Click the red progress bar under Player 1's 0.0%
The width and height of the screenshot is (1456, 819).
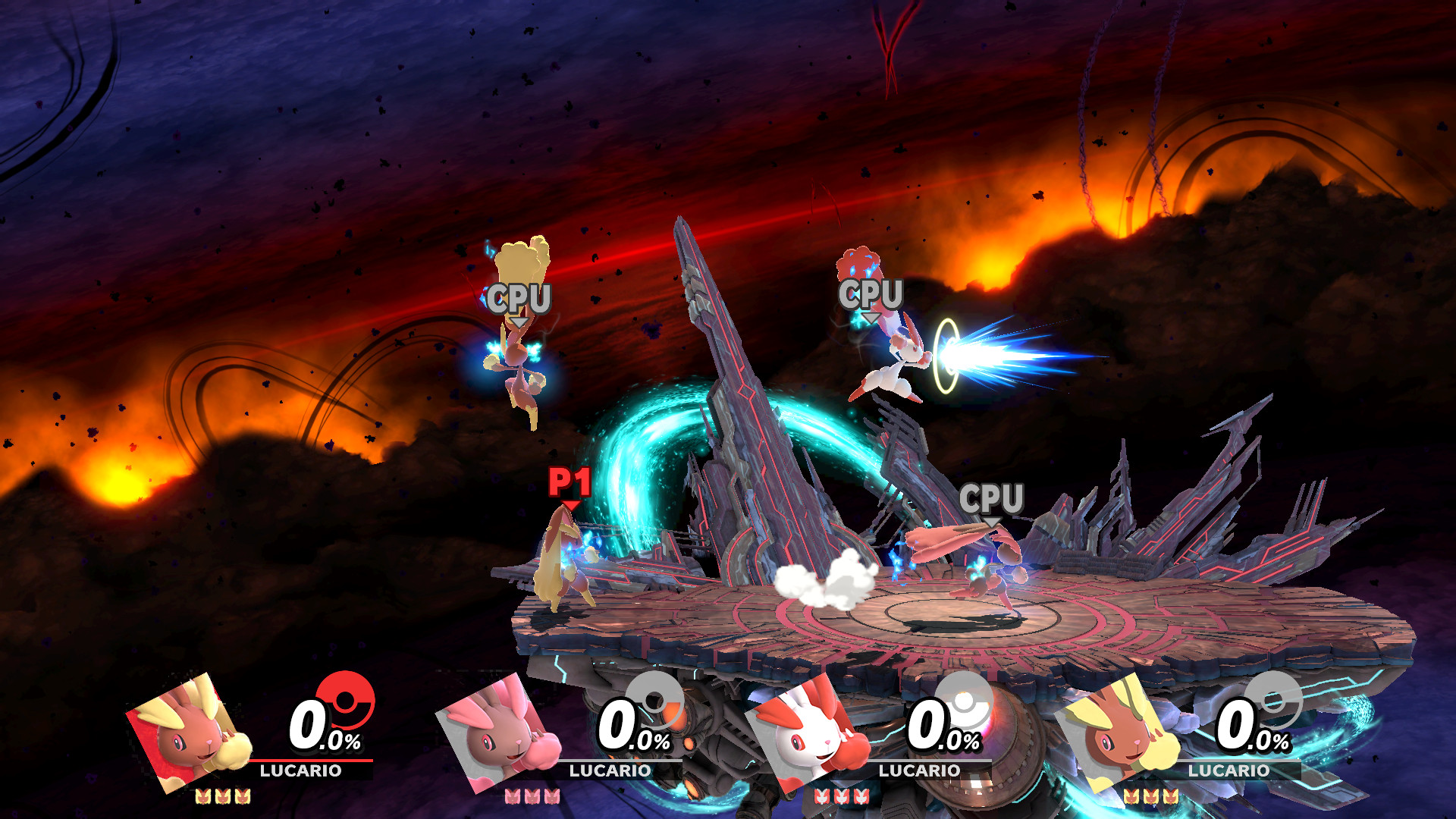point(303,759)
